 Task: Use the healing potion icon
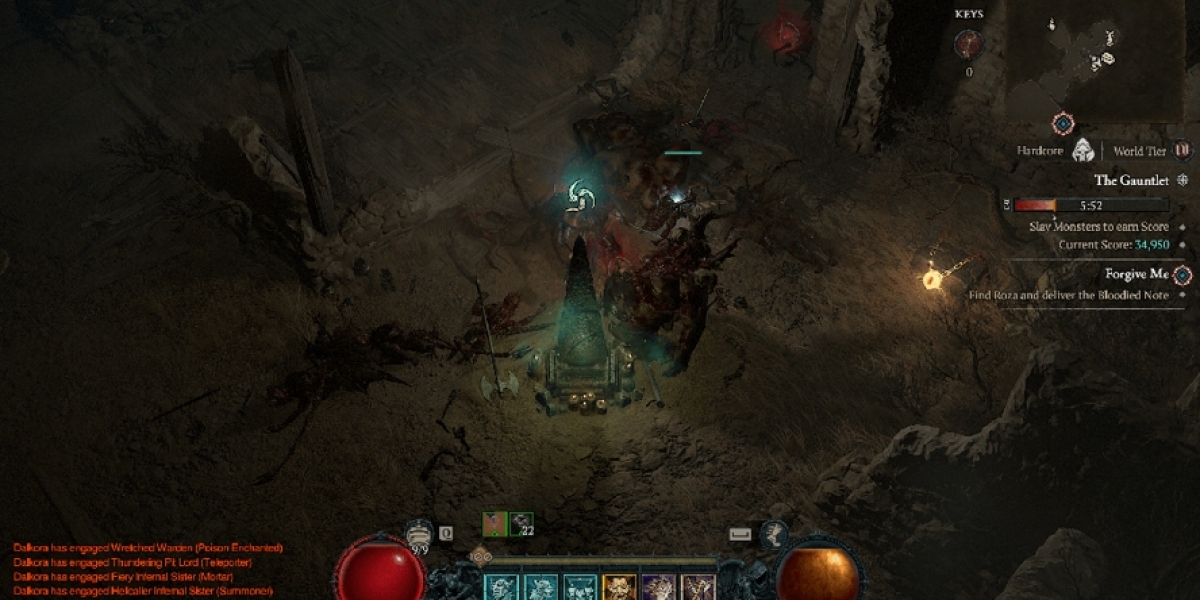(x=420, y=535)
